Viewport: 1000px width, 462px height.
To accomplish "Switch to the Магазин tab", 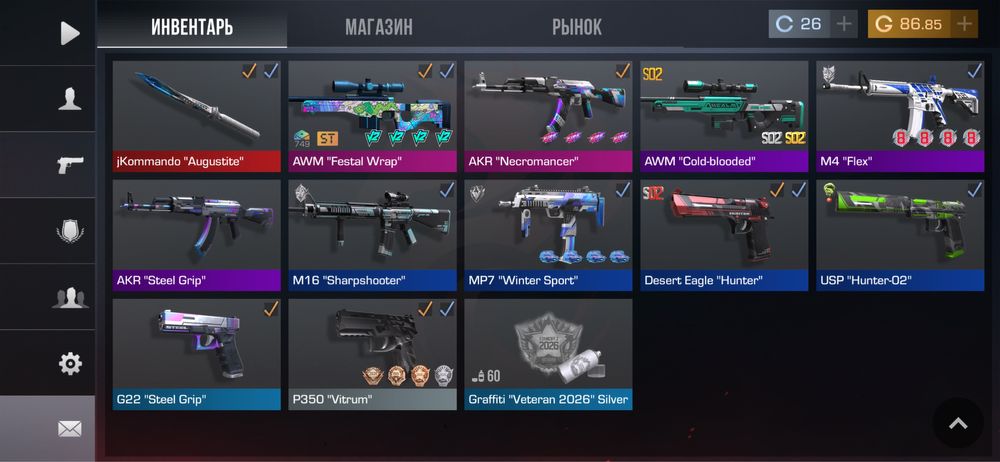I will 378,27.
